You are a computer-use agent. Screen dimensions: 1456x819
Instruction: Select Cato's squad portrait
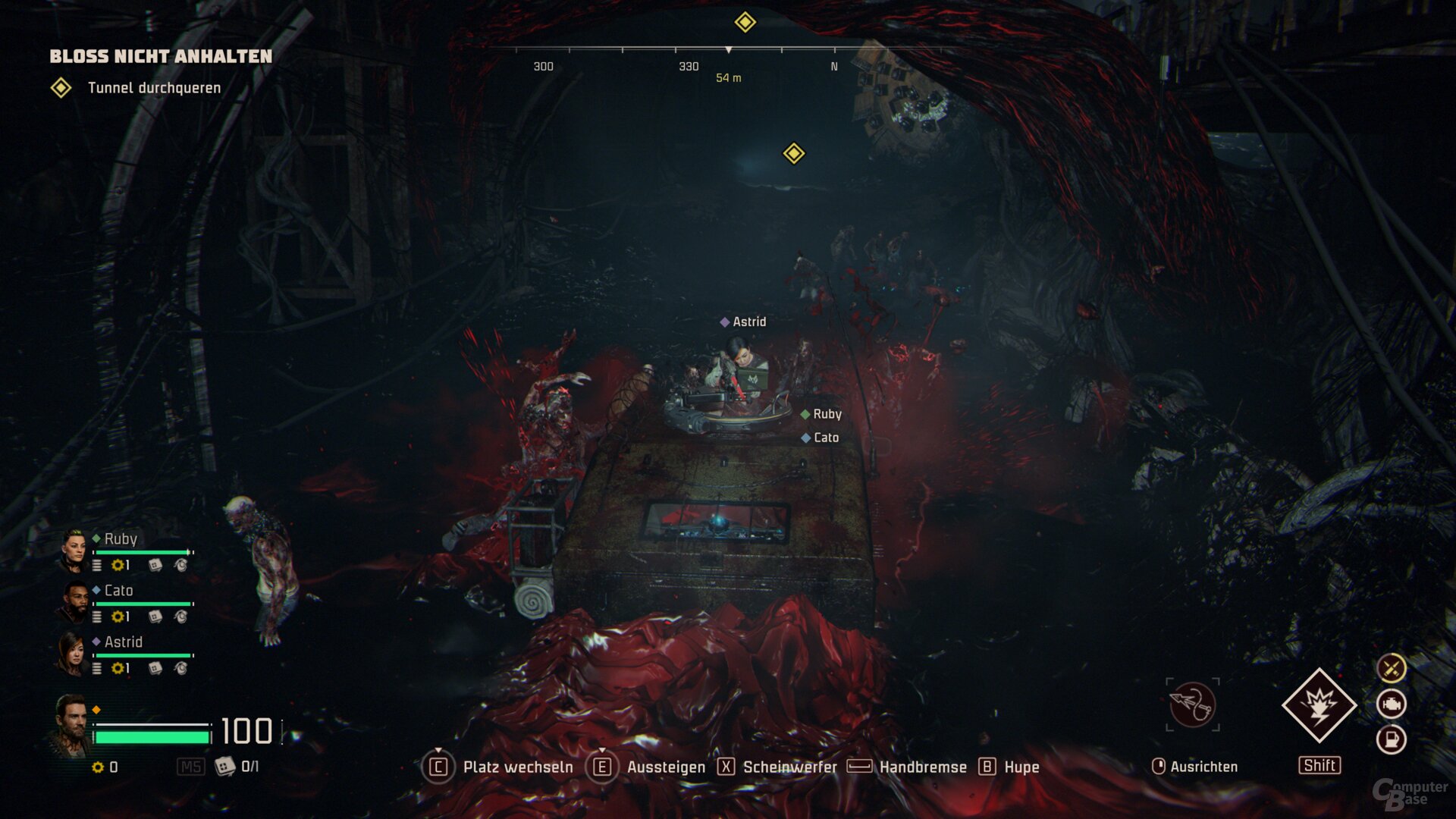[74, 602]
